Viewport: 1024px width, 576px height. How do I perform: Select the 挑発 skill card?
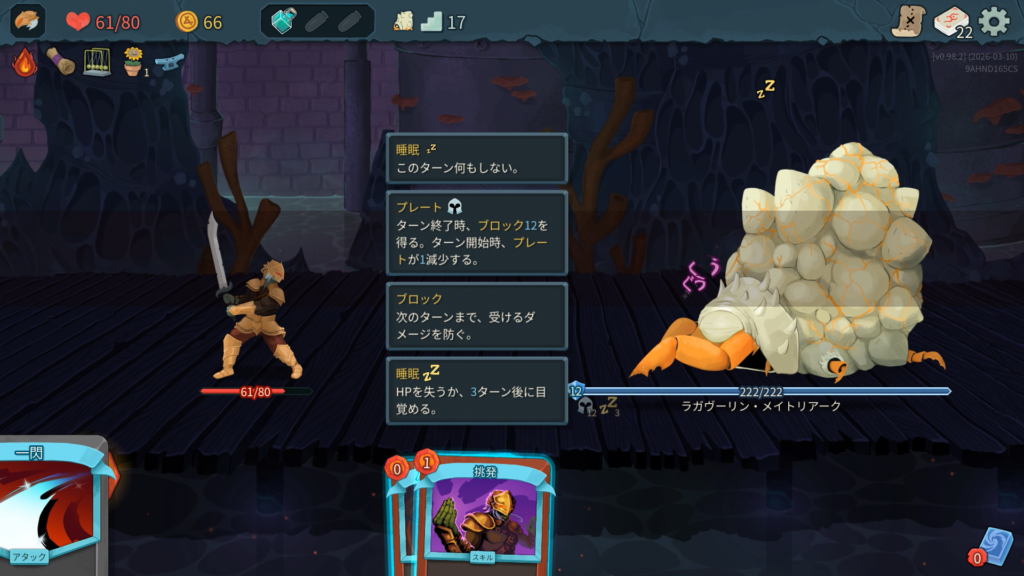tap(484, 515)
